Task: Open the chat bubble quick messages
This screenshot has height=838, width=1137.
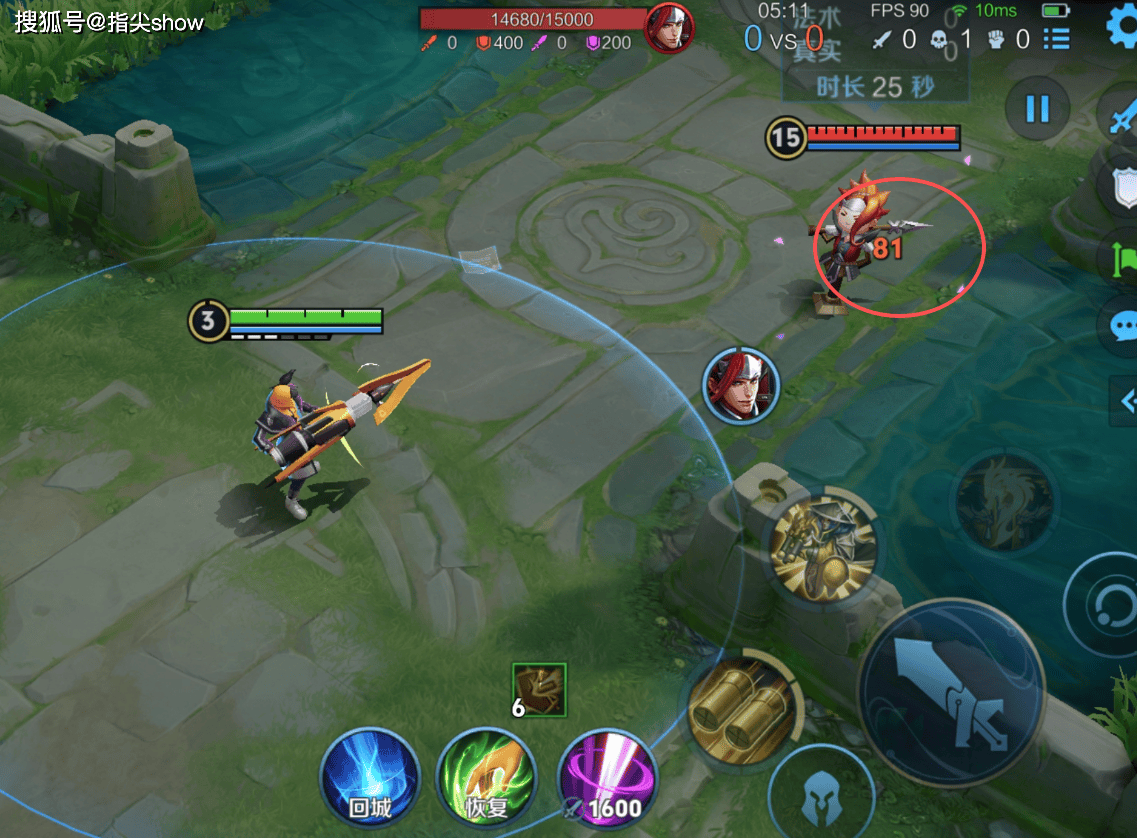Action: pos(1122,327)
